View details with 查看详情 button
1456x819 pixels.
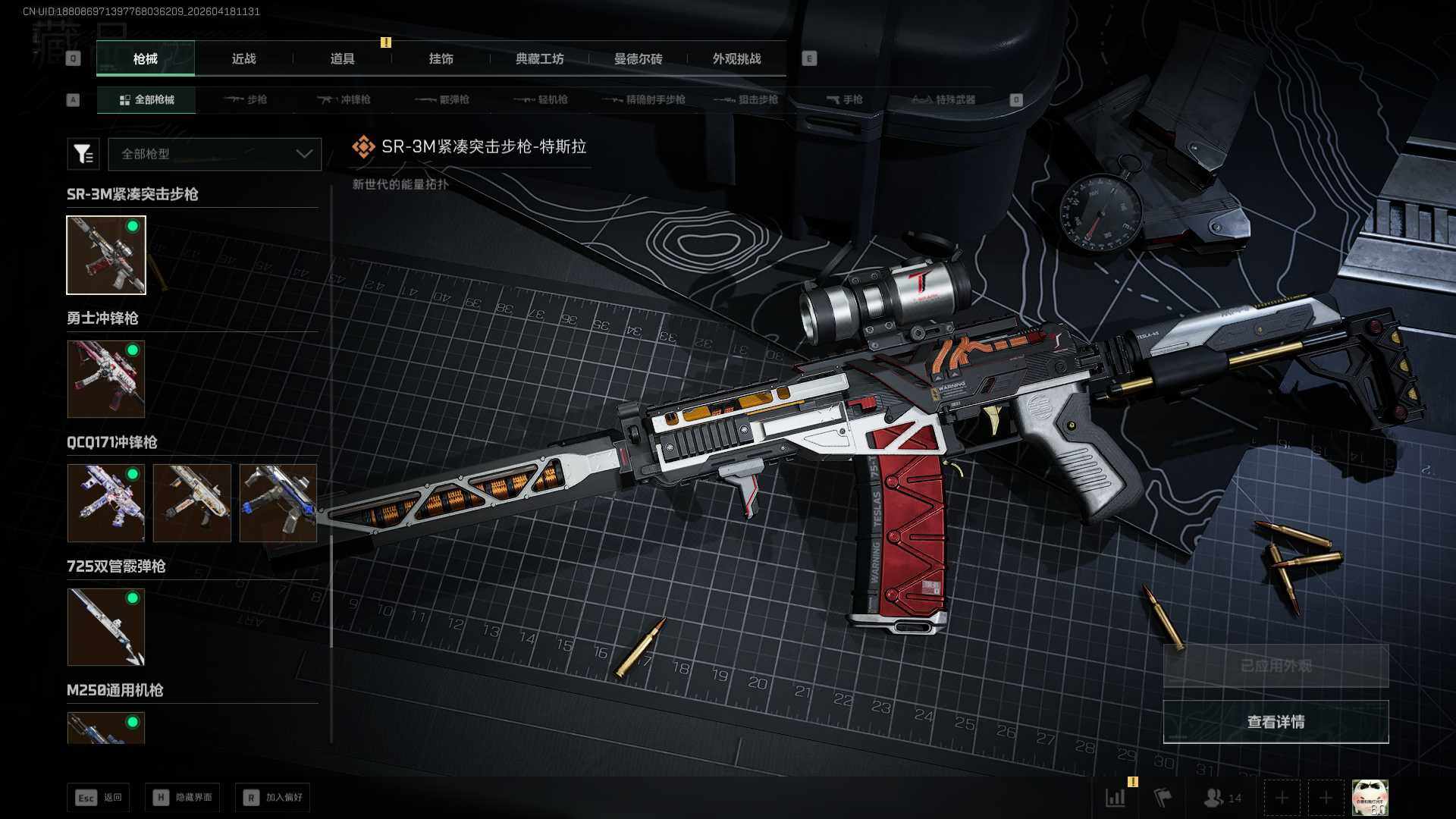[x=1276, y=721]
